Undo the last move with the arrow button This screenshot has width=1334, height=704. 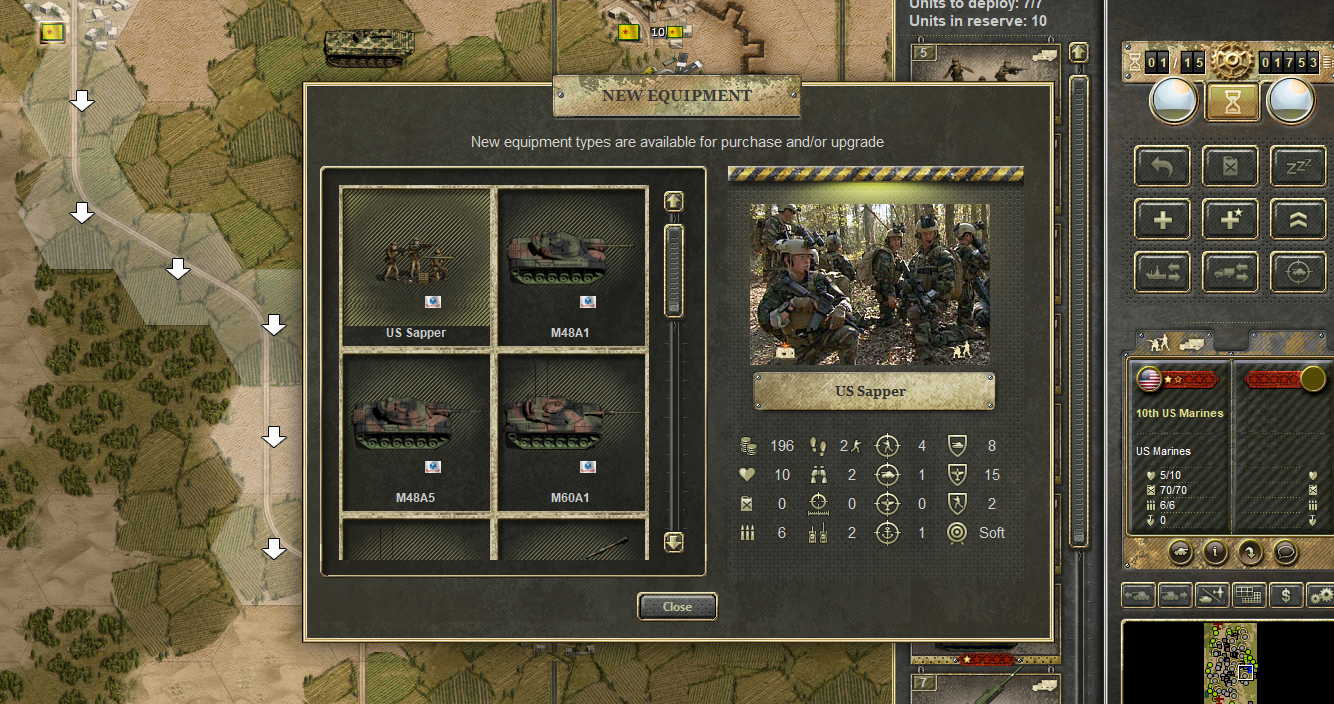pos(1162,166)
